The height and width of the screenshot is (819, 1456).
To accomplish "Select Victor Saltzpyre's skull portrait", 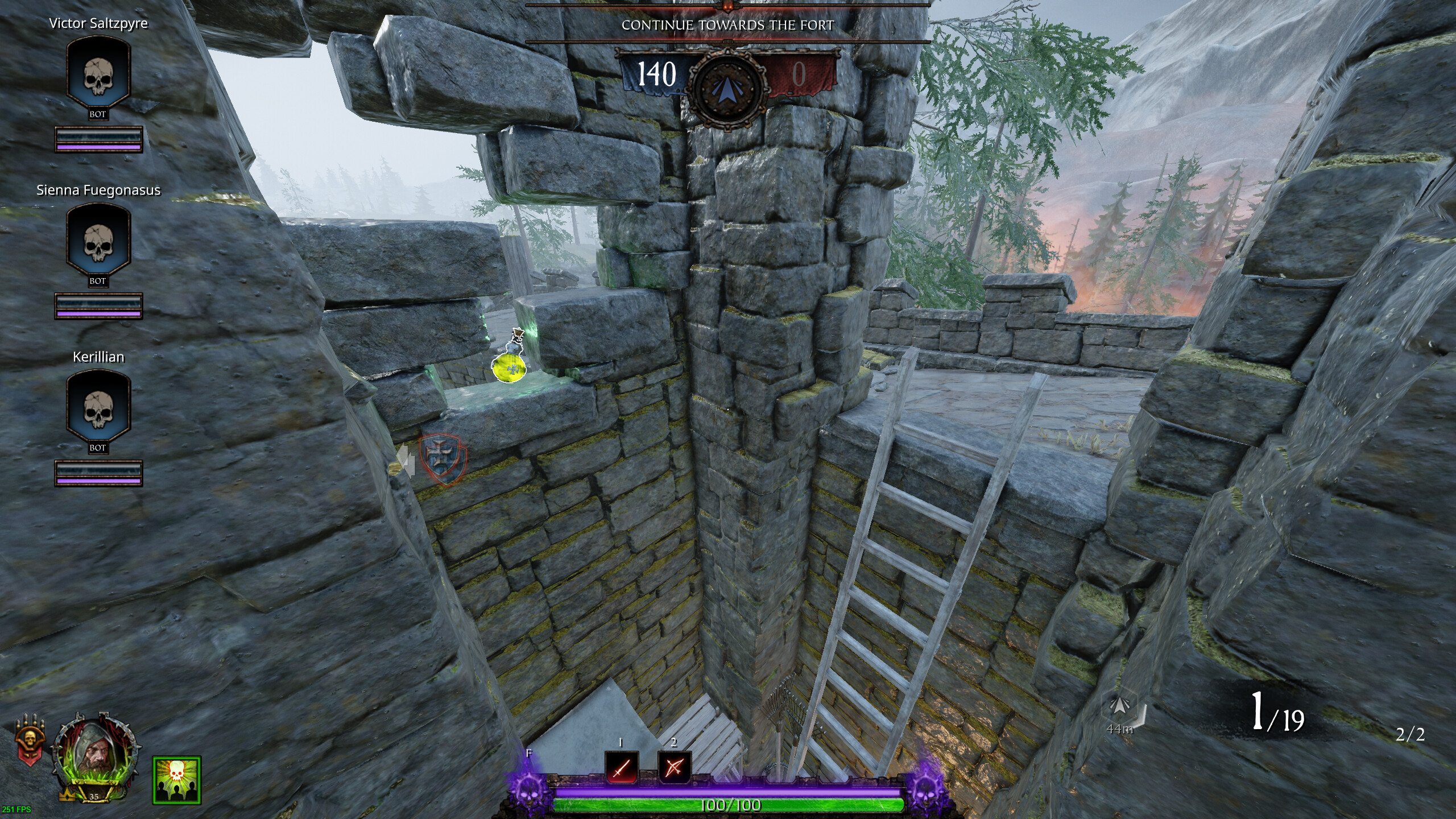I will (x=98, y=74).
